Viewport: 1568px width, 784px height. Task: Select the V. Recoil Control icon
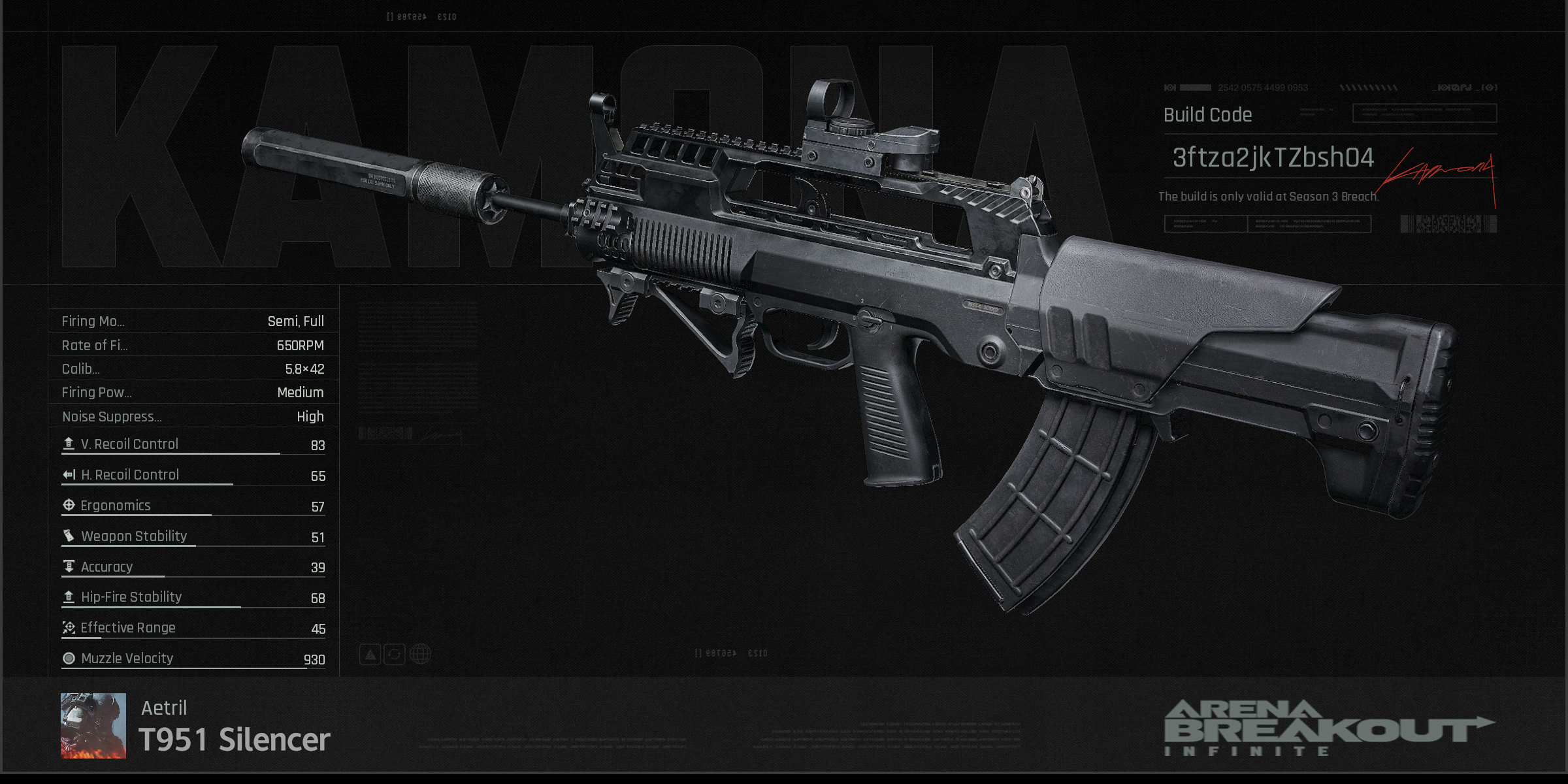(67, 443)
